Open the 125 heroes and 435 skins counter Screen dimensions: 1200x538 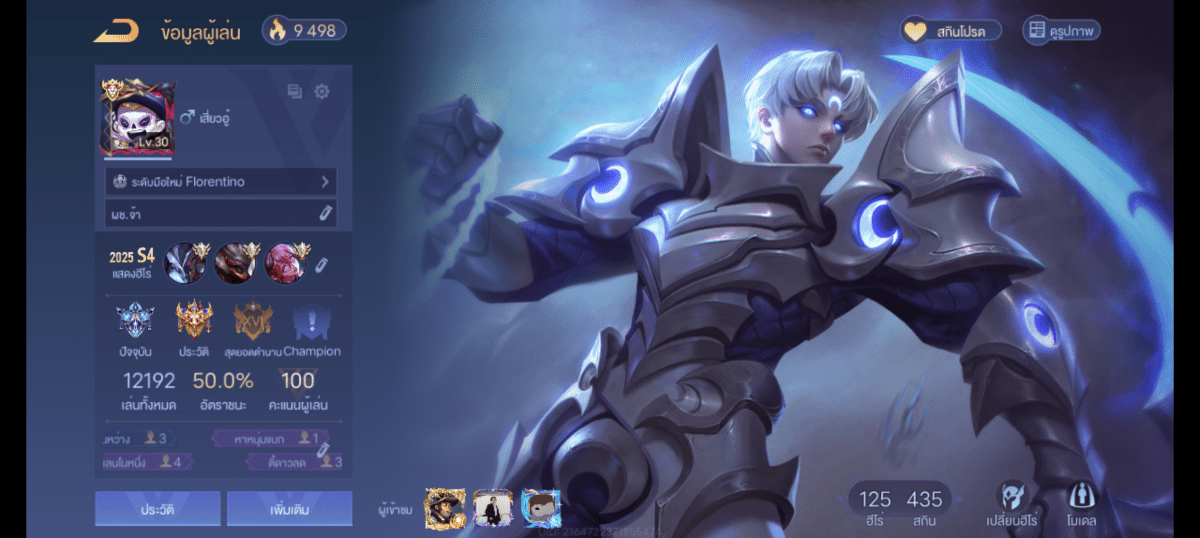pyautogui.click(x=900, y=505)
